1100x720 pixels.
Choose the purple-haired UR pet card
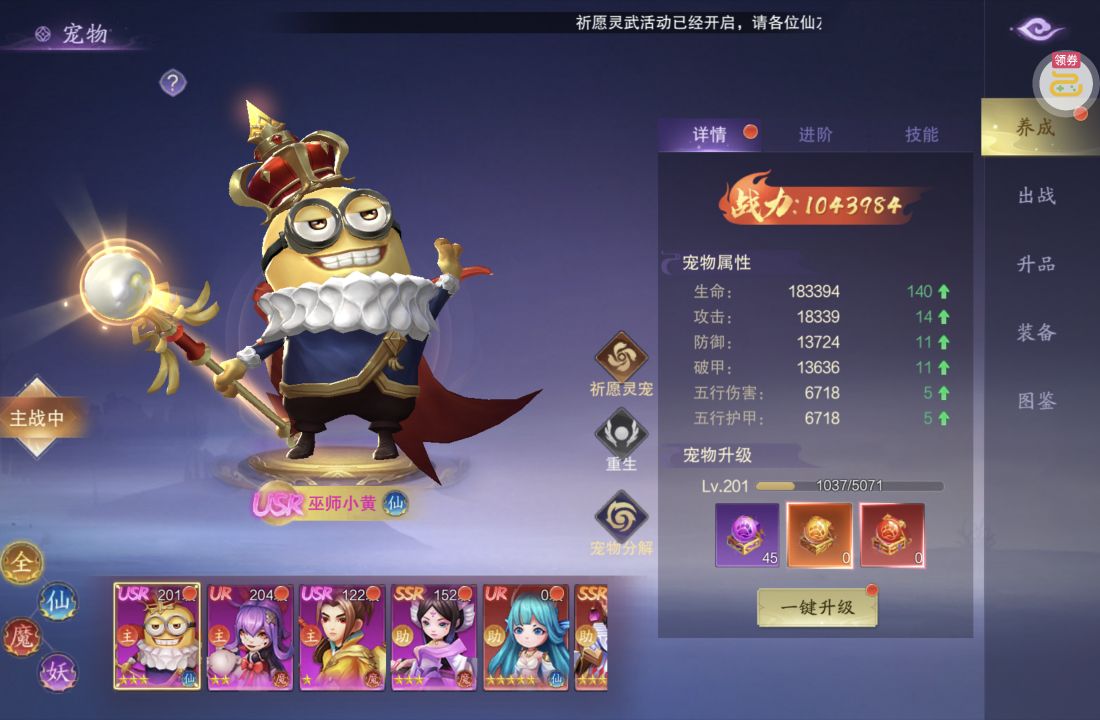[x=250, y=637]
